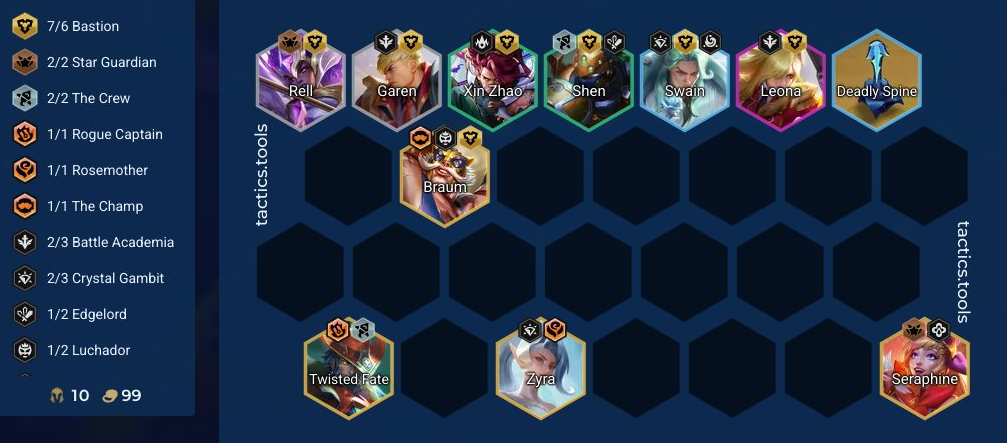The height and width of the screenshot is (443, 1007).
Task: Select the Bastion trait entry
Action: 83,26
